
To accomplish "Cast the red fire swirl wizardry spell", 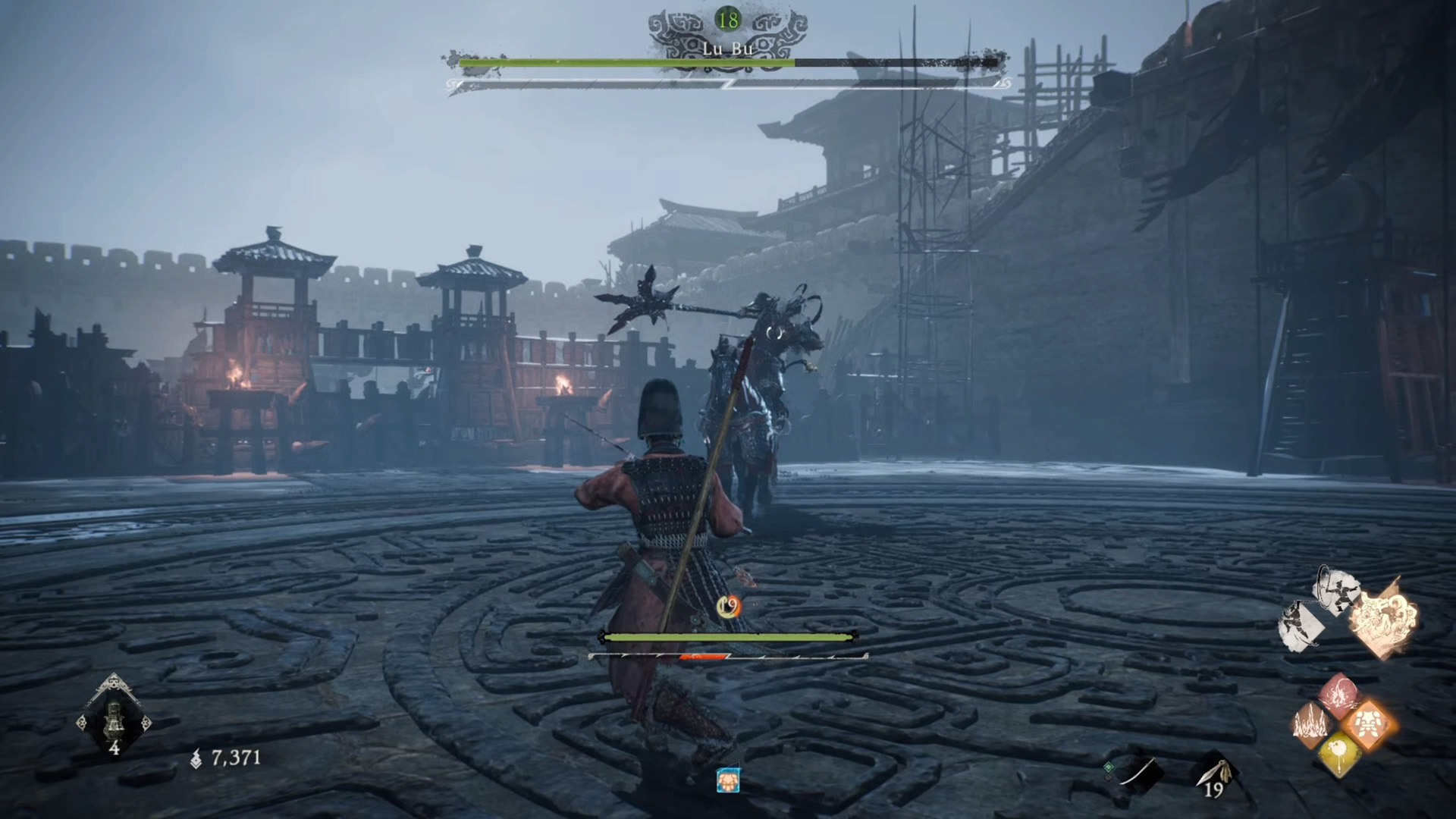I will 1340,694.
